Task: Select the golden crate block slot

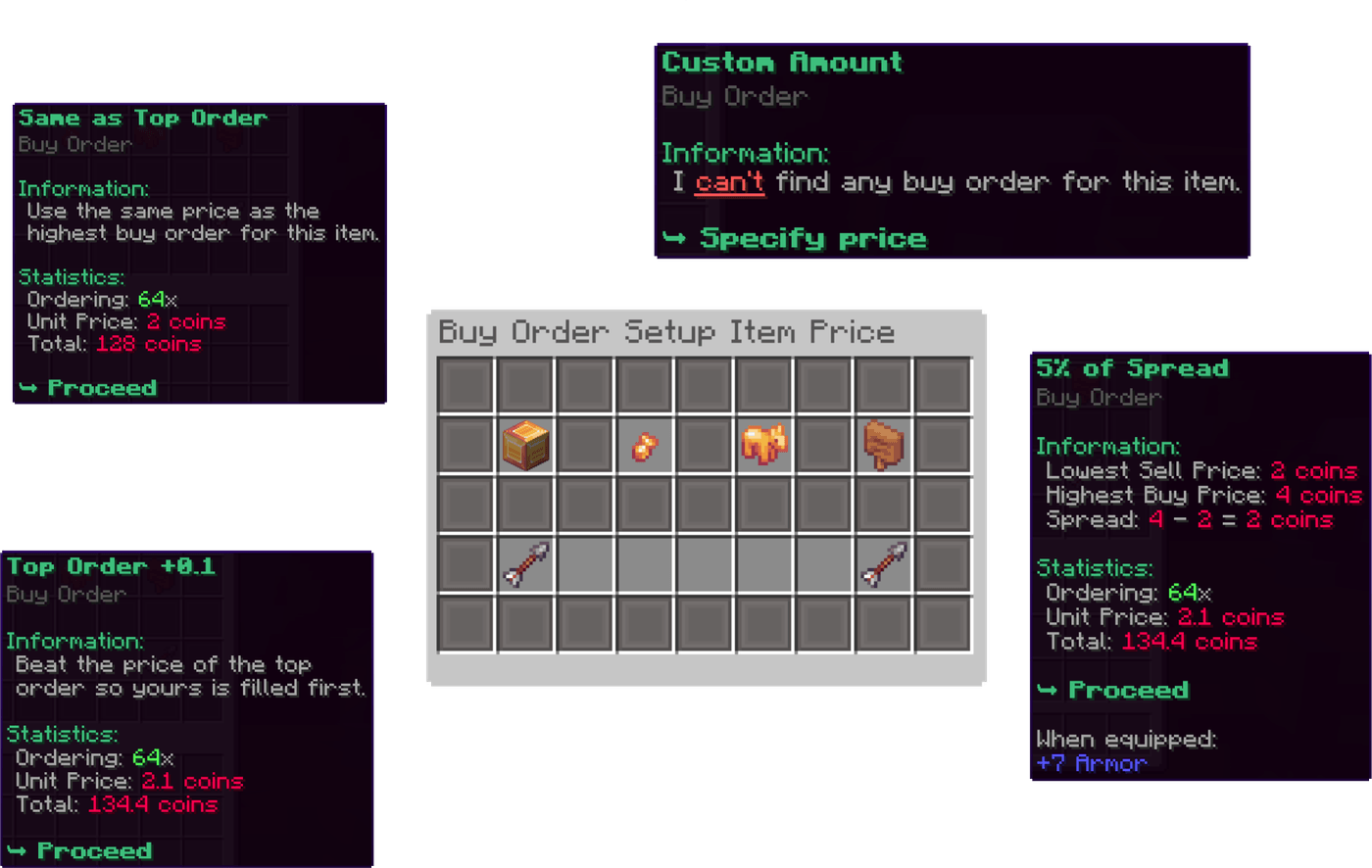Action: (525, 446)
